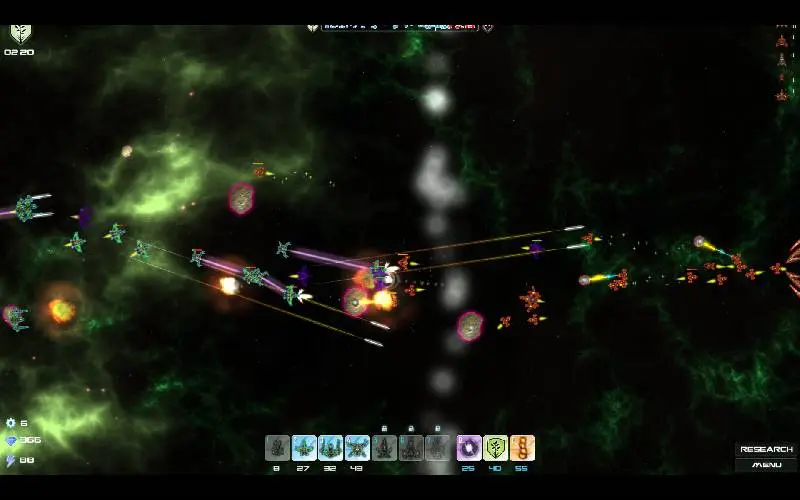Open the Research panel

766,449
